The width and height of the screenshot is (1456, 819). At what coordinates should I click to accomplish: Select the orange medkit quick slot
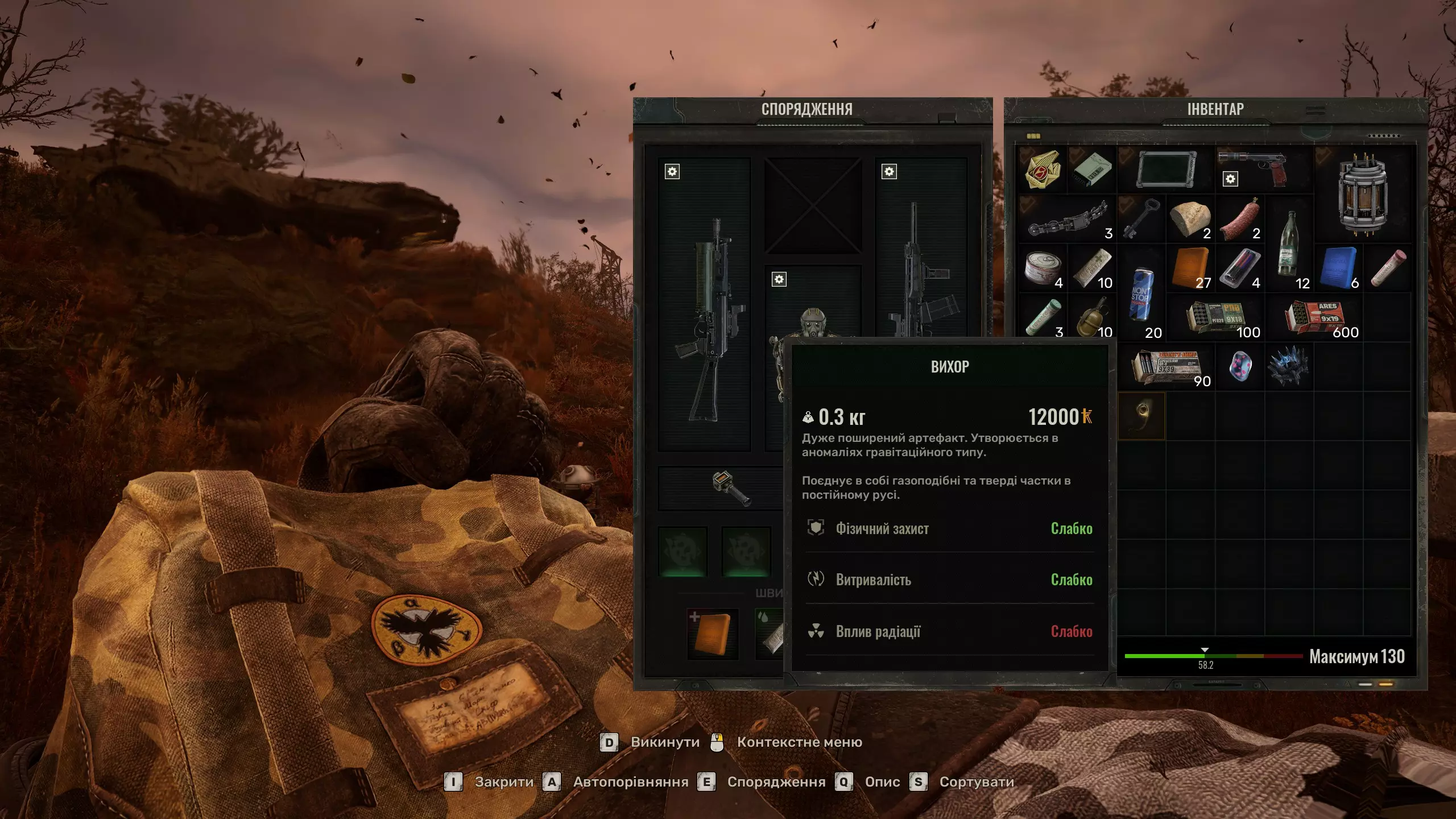tap(713, 634)
